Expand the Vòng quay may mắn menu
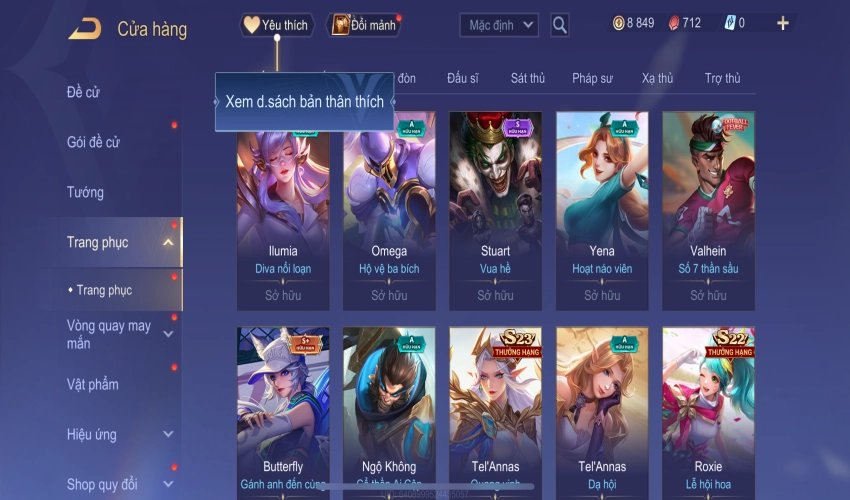This screenshot has height=500, width=850. click(168, 334)
